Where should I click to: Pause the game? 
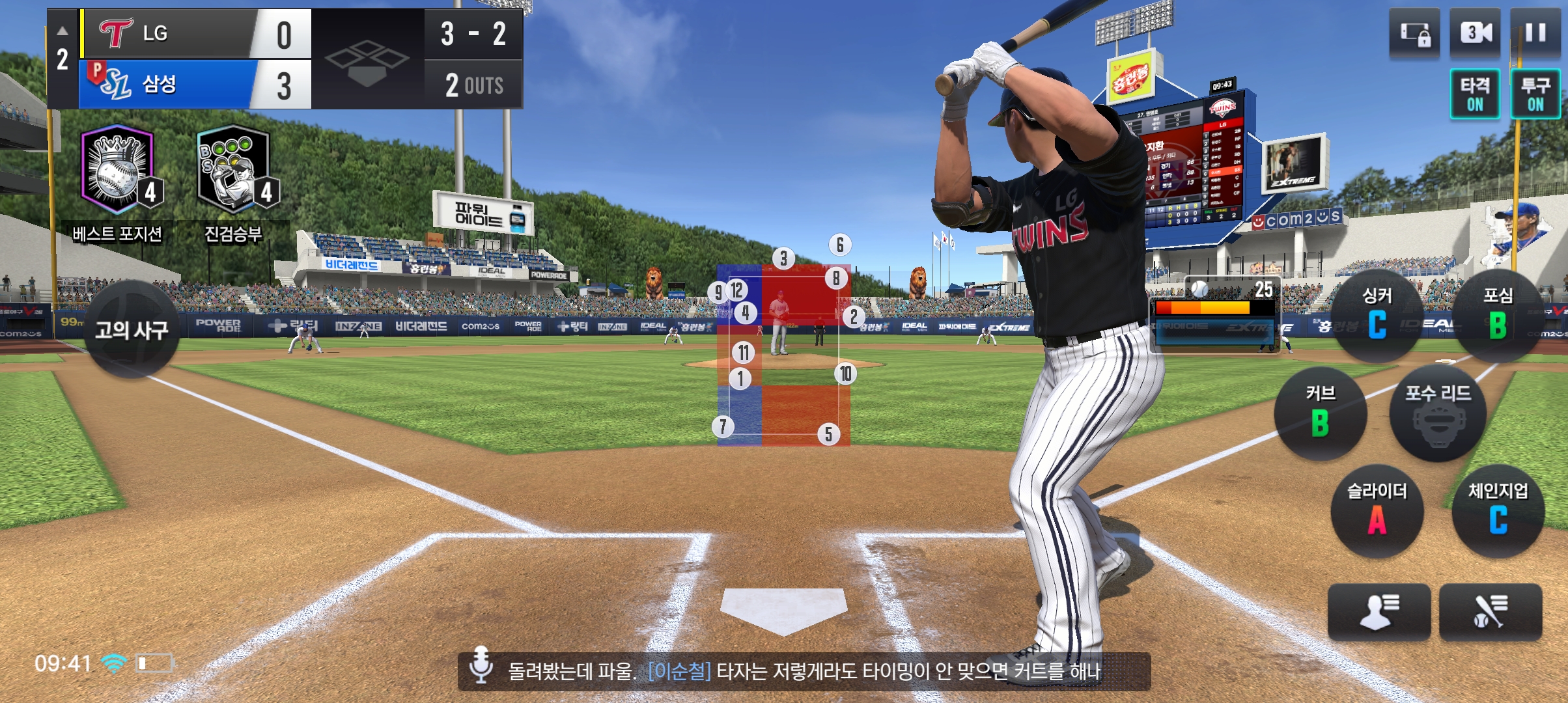(x=1535, y=33)
